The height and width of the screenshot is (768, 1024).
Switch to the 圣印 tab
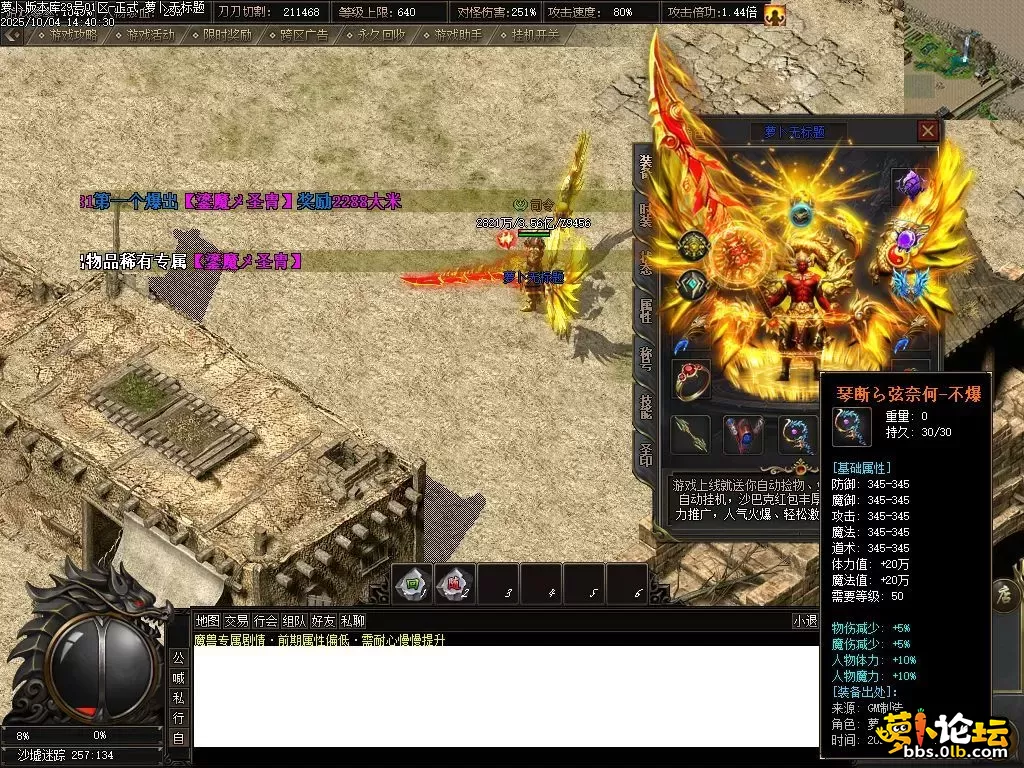coord(645,455)
